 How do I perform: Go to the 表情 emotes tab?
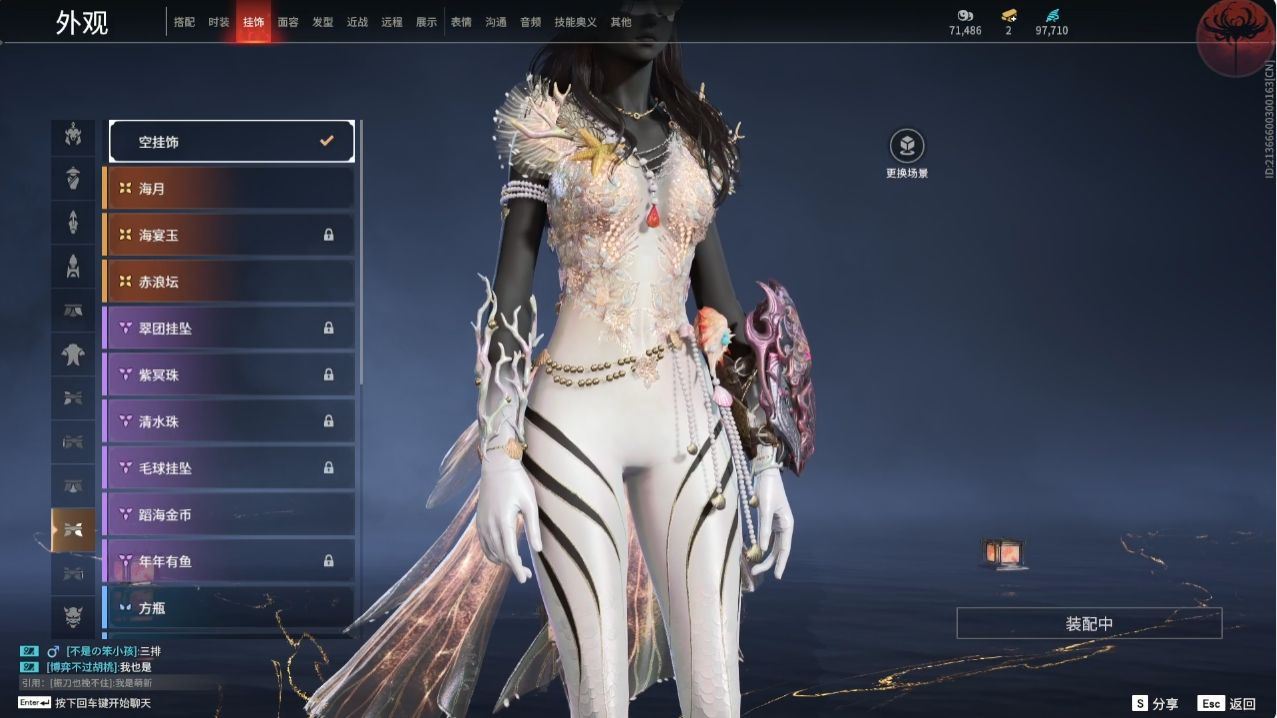tap(461, 22)
